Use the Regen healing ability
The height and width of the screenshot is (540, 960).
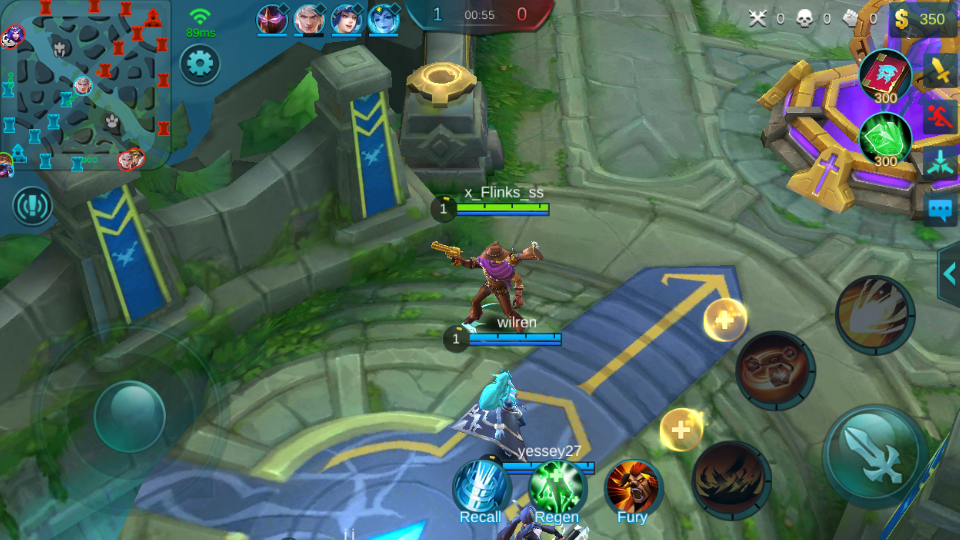point(557,488)
